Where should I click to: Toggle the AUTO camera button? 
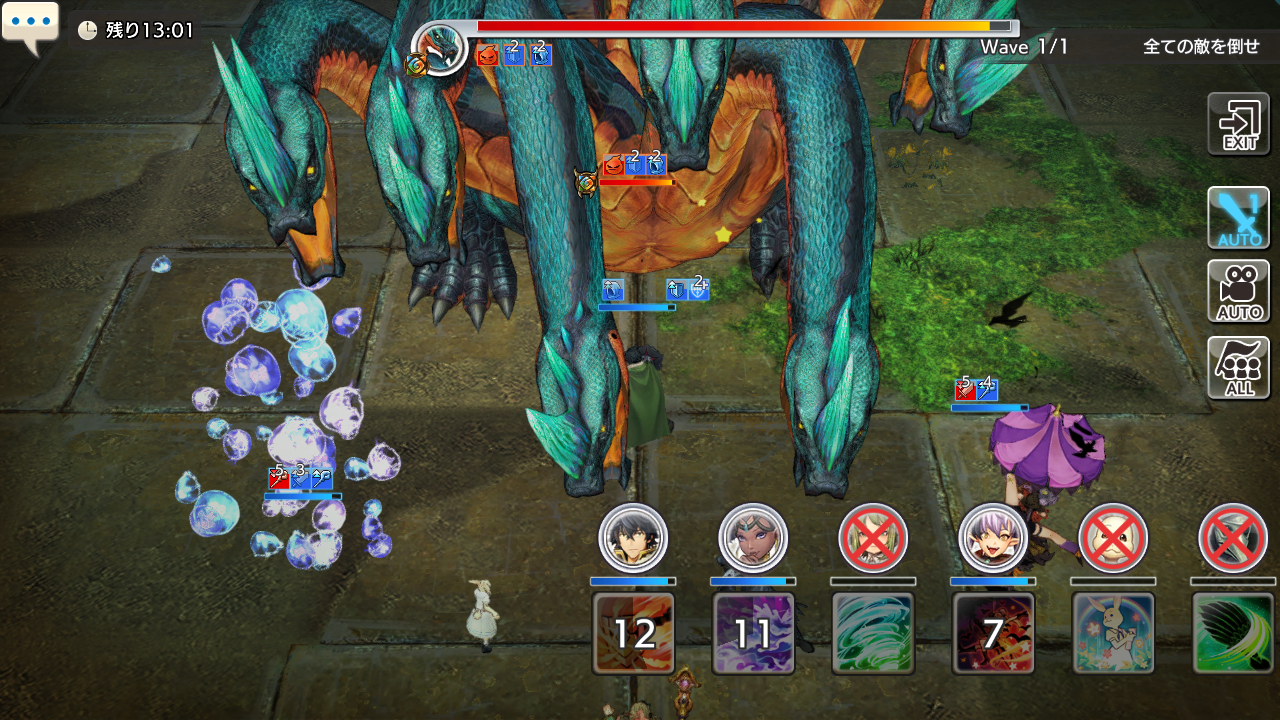point(1238,291)
